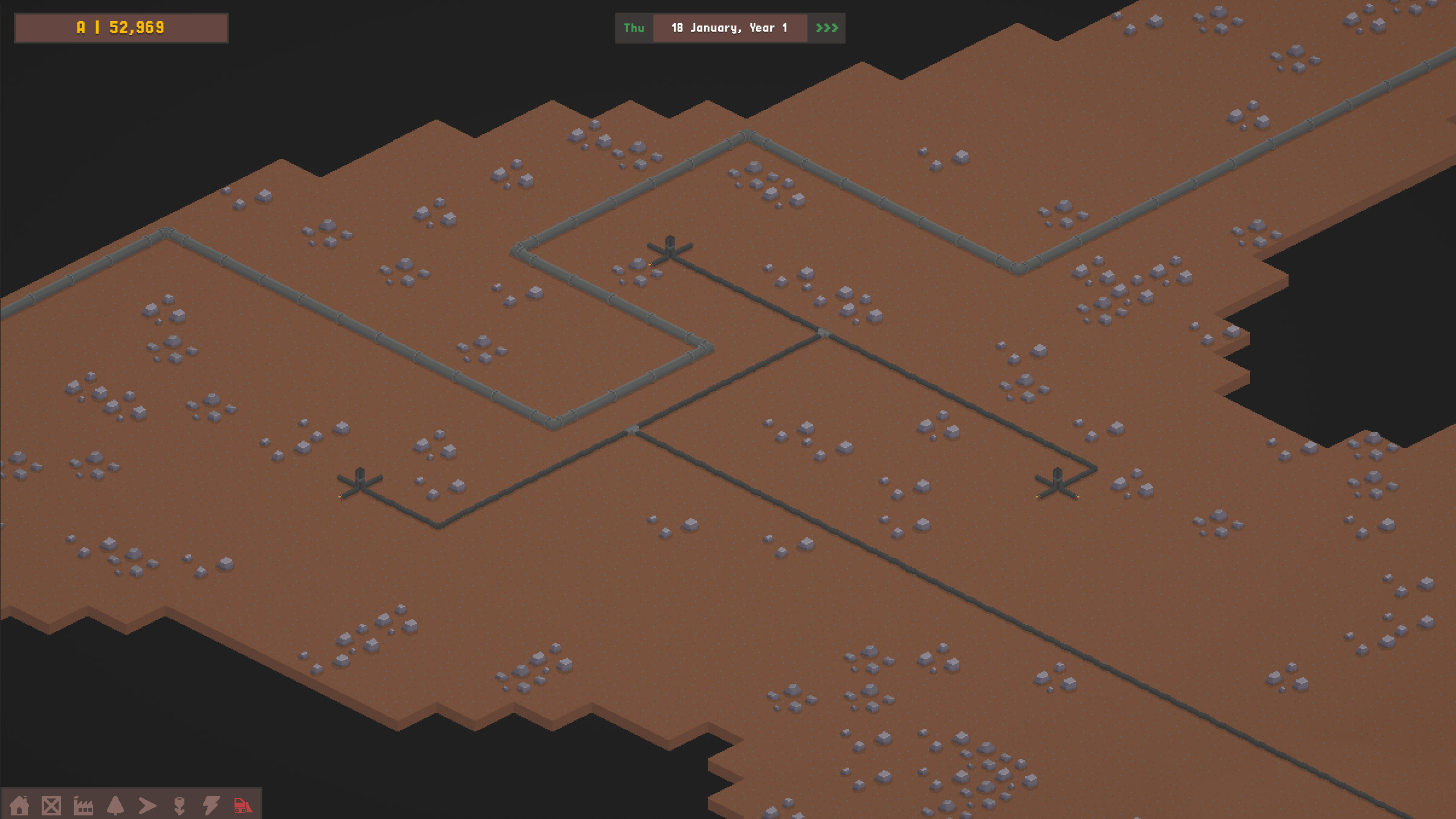Select the lightning power tool
Viewport: 1456px width, 819px height.
tap(210, 805)
